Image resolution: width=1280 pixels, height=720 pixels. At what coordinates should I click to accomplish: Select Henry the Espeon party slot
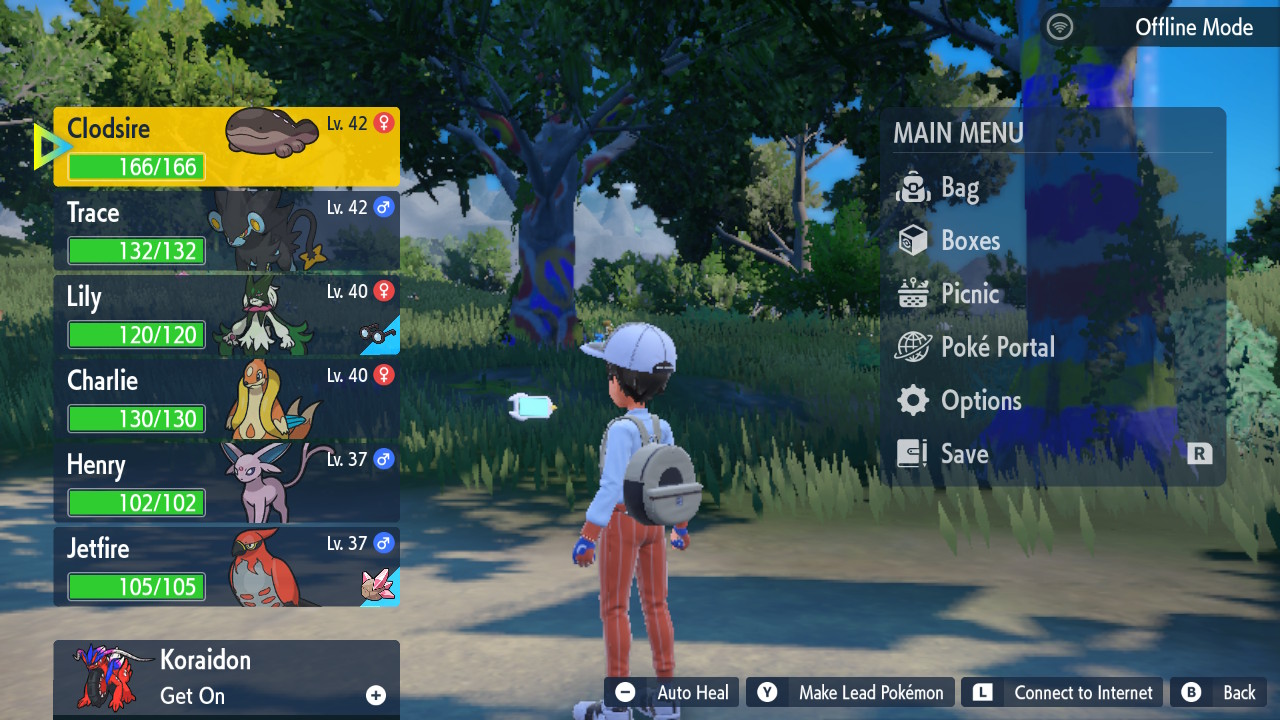pos(226,483)
